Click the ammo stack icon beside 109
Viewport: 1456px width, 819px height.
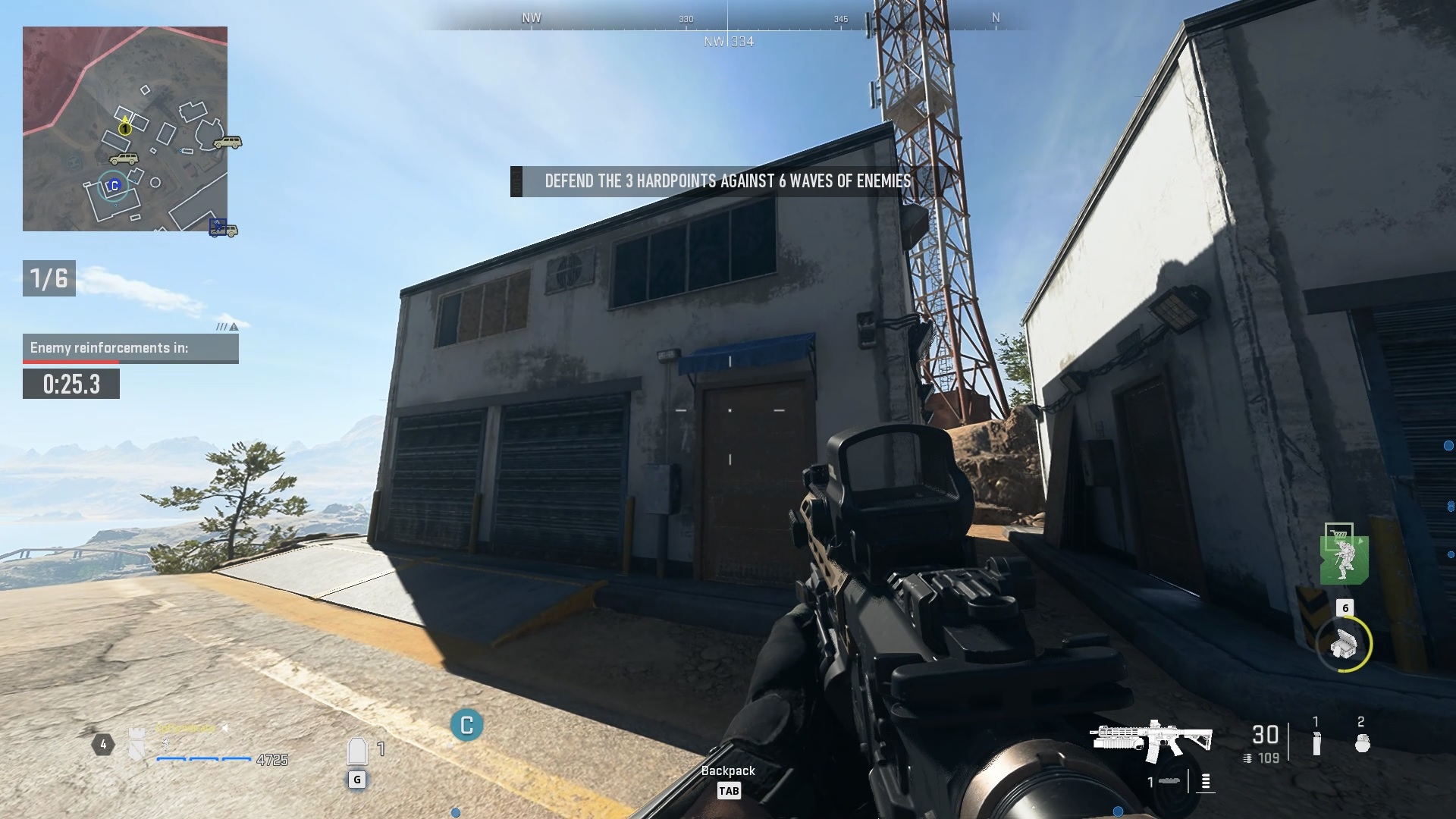[1247, 758]
